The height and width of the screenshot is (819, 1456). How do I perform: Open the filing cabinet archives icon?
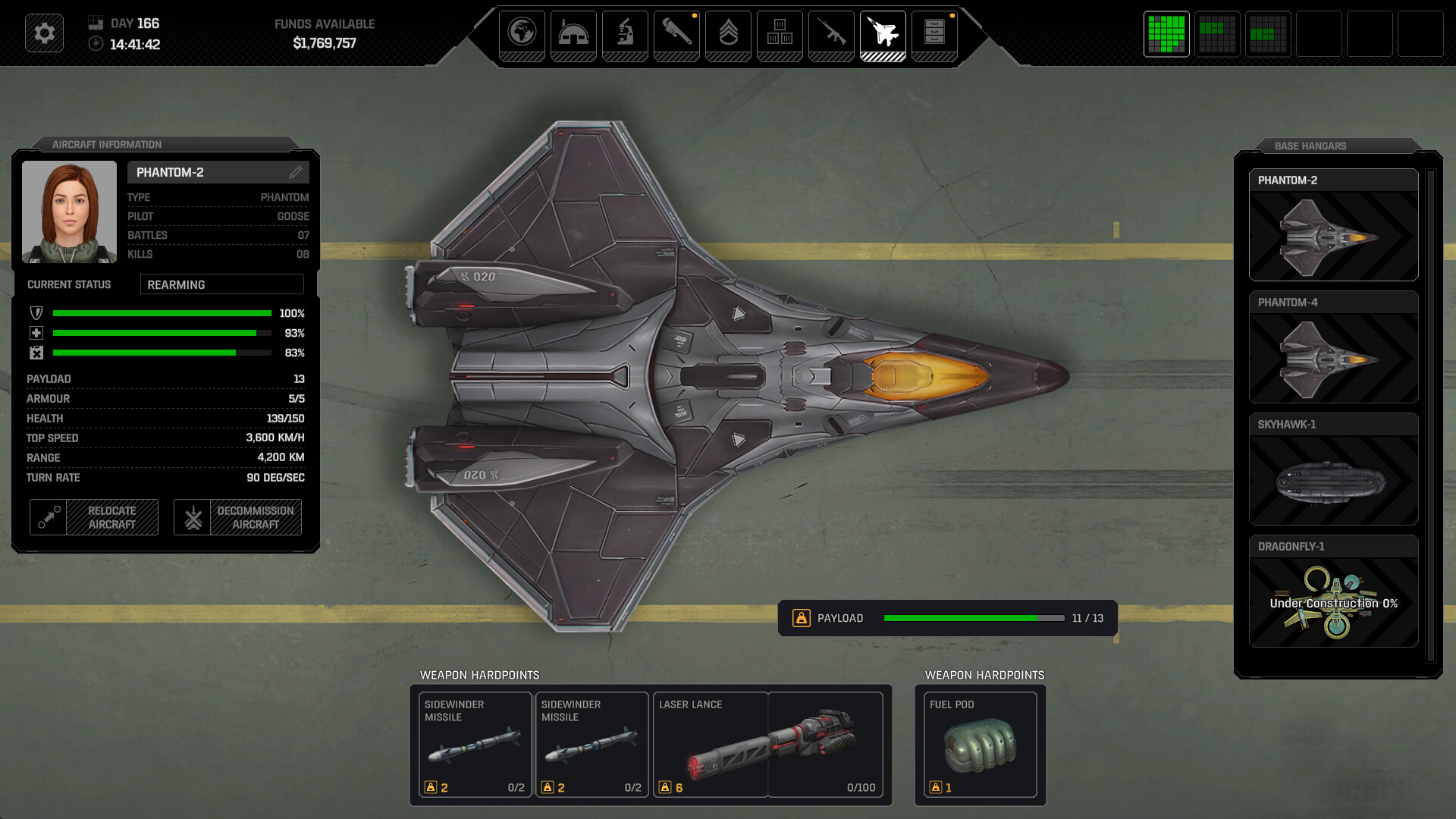click(934, 34)
